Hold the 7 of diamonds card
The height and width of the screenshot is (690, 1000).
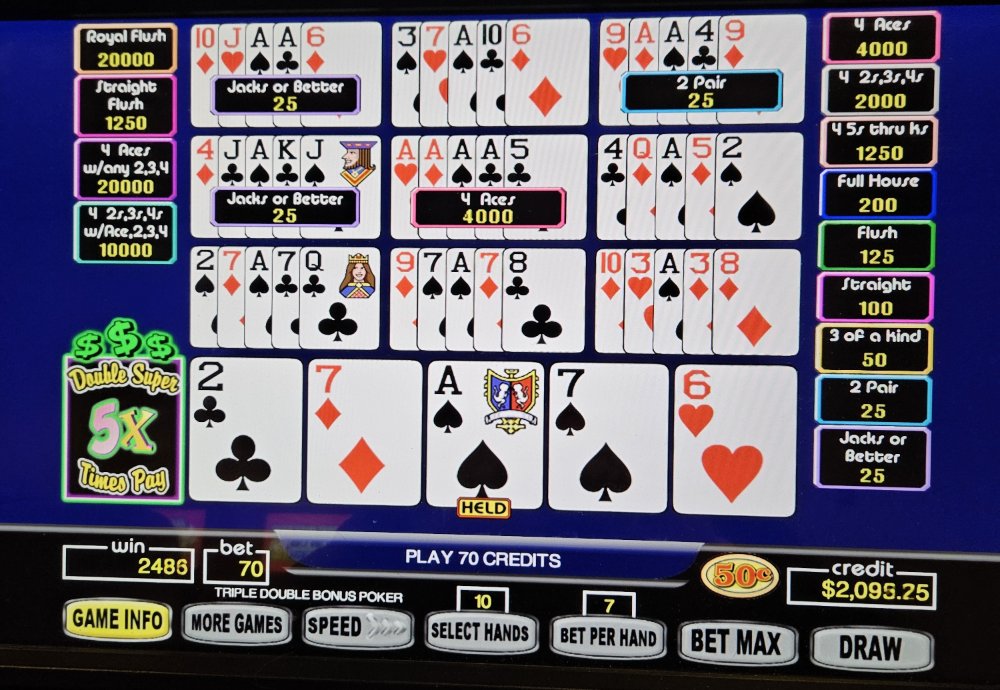click(x=364, y=432)
